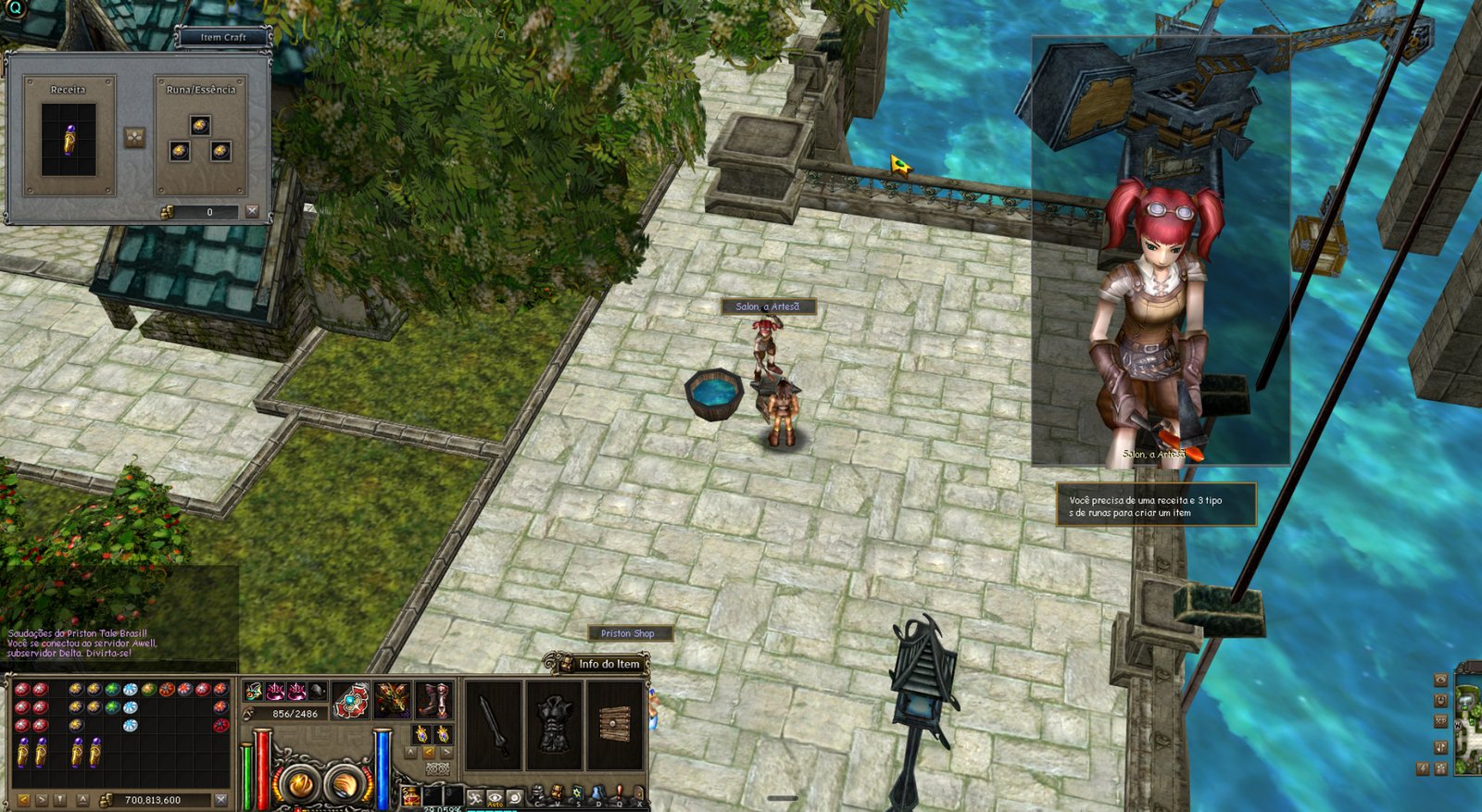Select the recipe scroll in the Receita grid
Screen dimensions: 1482x812
(69, 141)
